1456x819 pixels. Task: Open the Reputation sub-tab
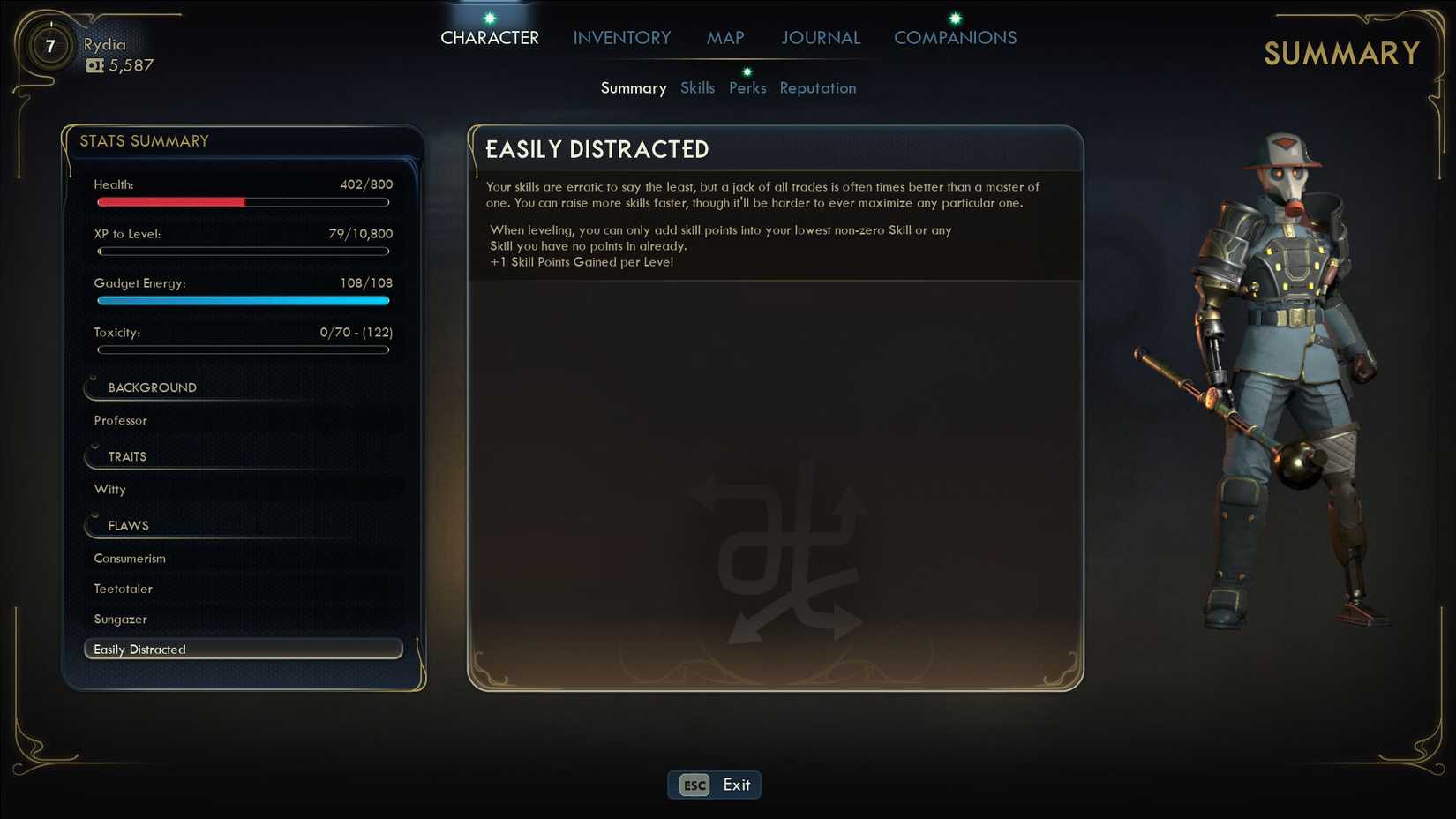click(817, 87)
